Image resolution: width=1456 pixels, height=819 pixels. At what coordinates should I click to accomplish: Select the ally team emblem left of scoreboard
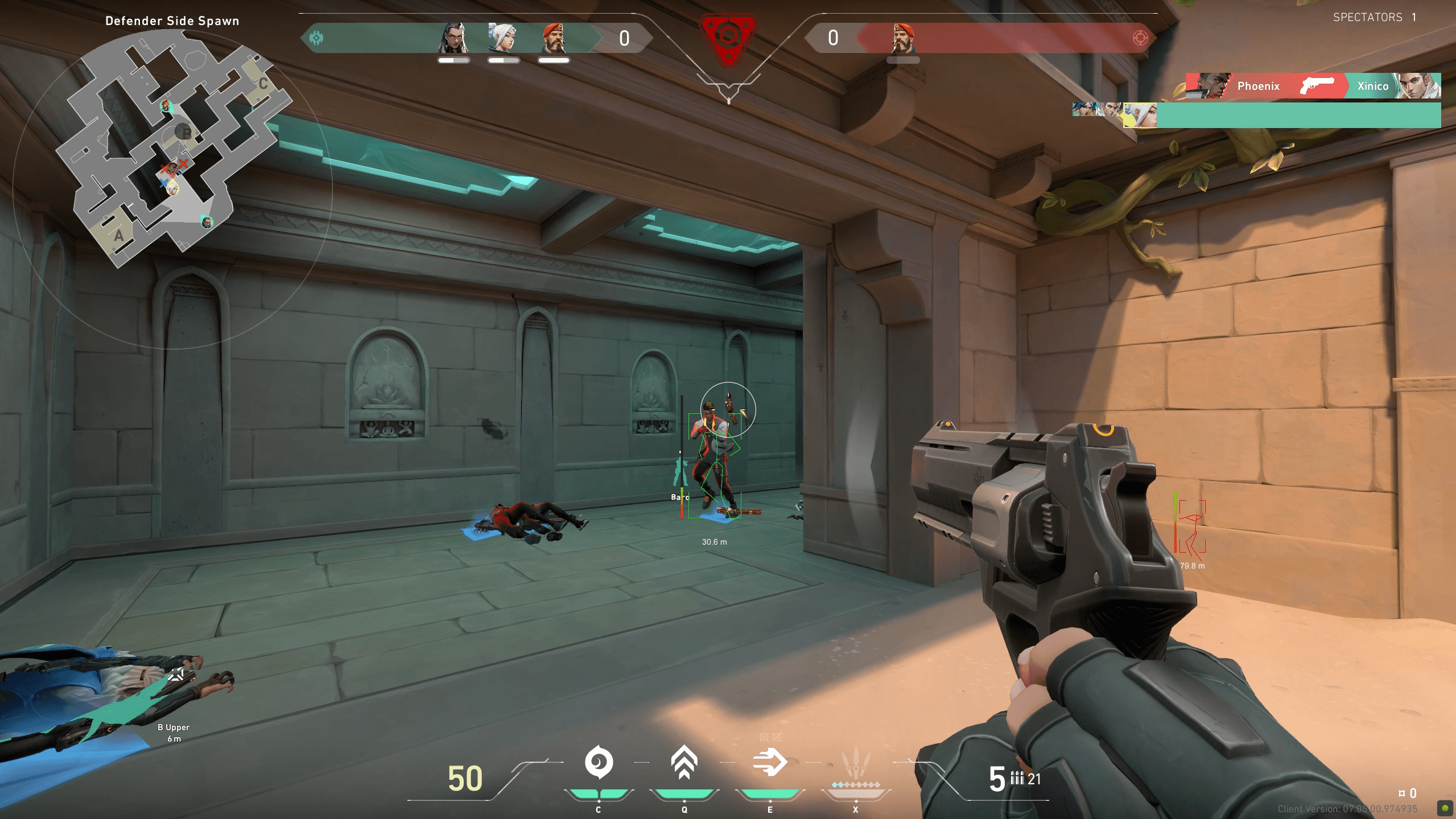pyautogui.click(x=317, y=37)
